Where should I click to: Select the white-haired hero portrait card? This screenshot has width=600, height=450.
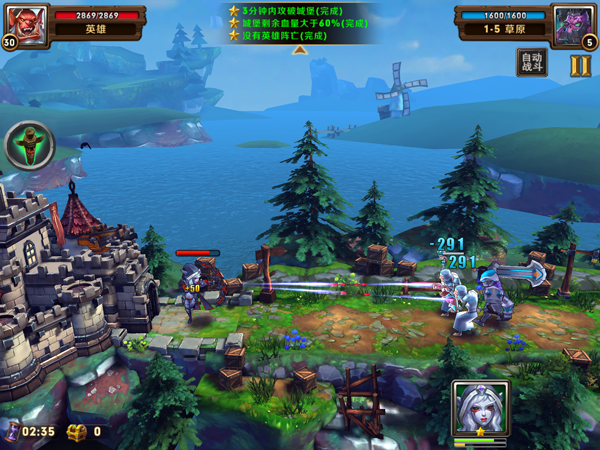tap(478, 410)
